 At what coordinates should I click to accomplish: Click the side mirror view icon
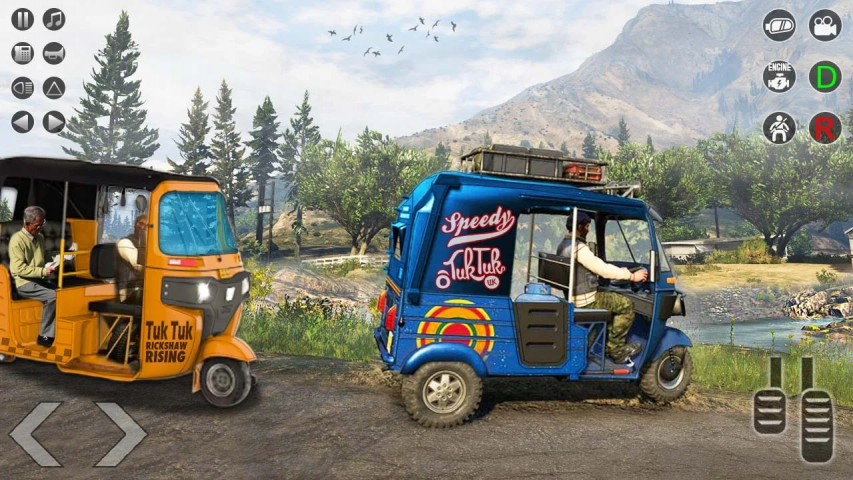tap(779, 25)
